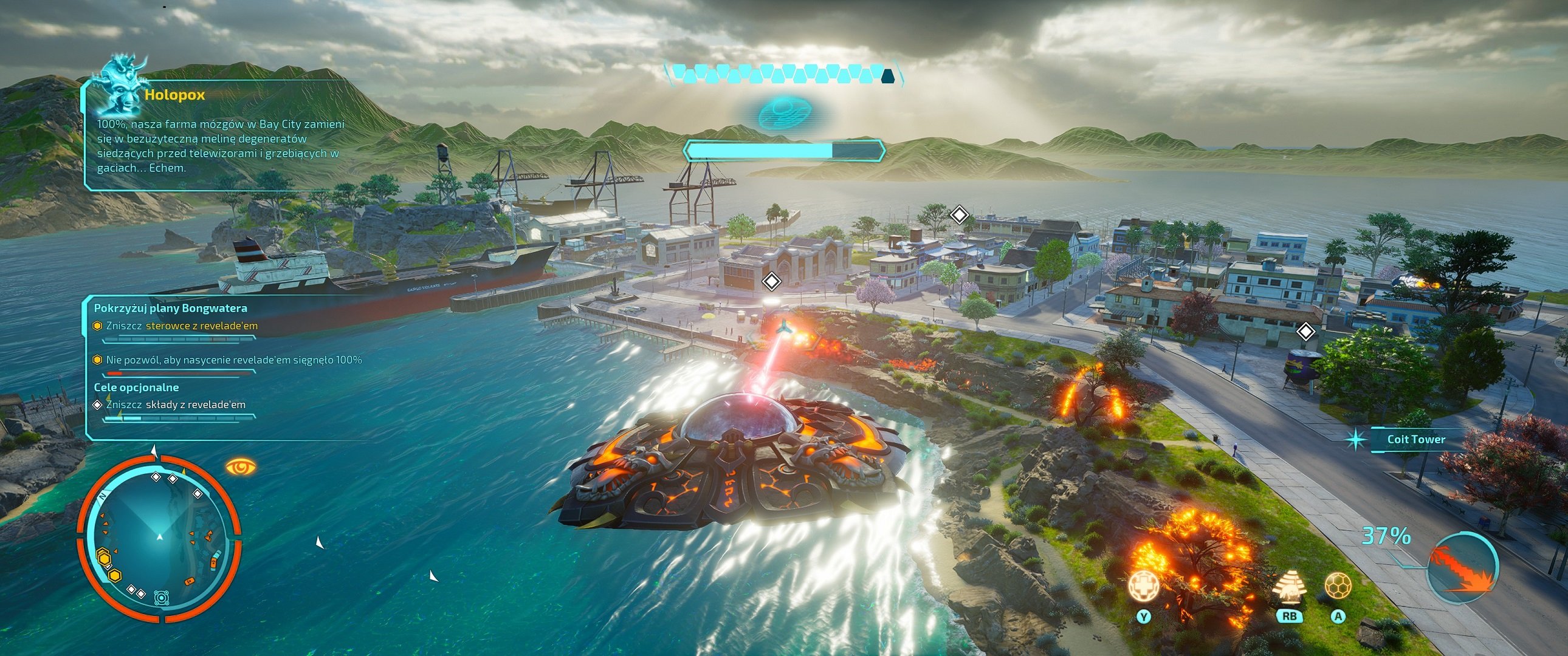Click the 'Pokrzyżuj plany Bongwatera' mission title
Screen dimensions: 1568x656
coord(170,309)
